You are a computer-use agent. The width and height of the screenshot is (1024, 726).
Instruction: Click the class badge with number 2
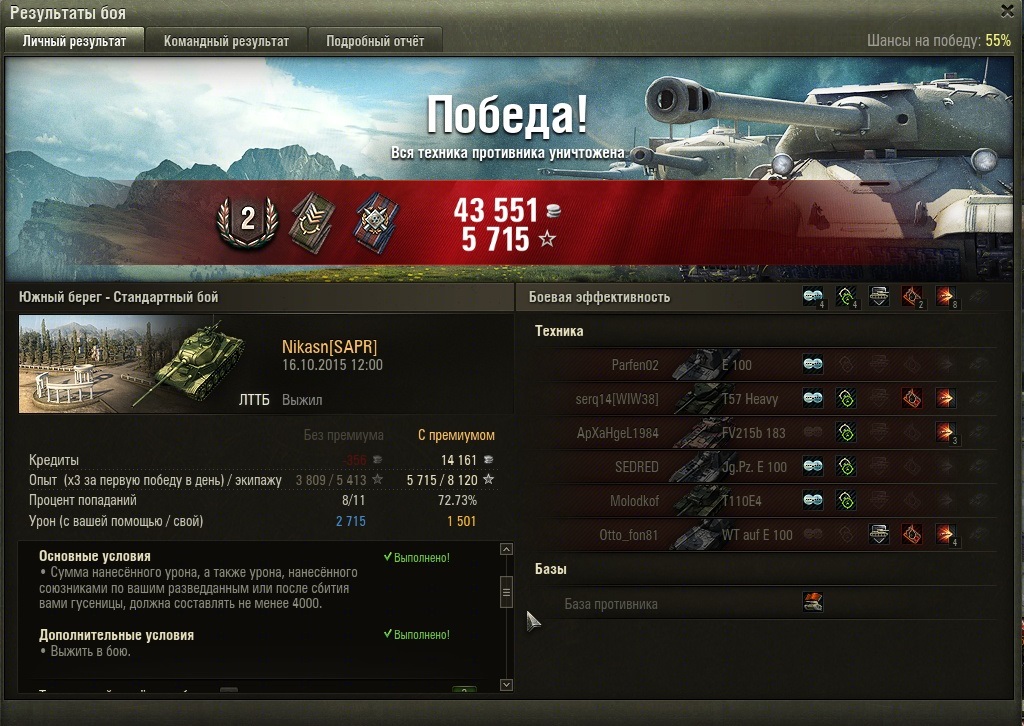pos(247,221)
